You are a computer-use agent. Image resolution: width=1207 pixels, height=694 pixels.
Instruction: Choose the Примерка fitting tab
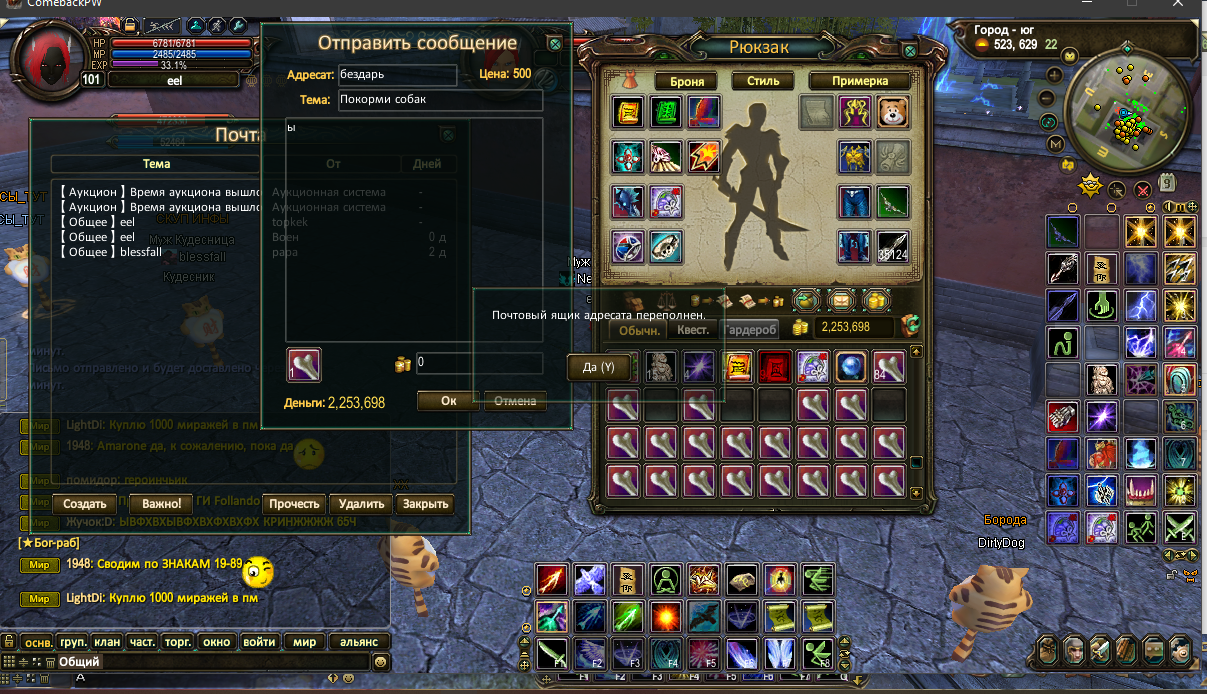coord(860,81)
